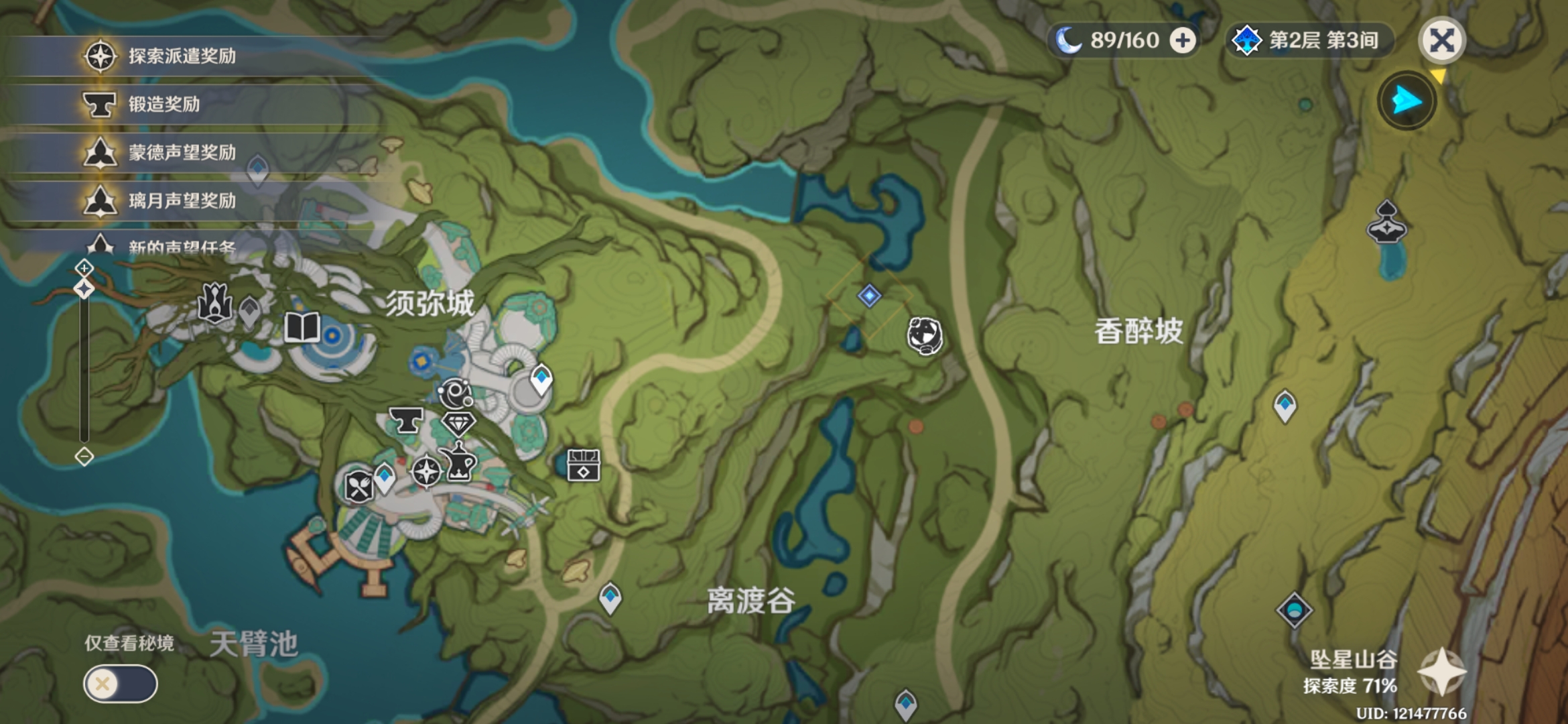
Task: Choose the 璃月声望奖励 reputation reward entry
Action: (x=181, y=201)
